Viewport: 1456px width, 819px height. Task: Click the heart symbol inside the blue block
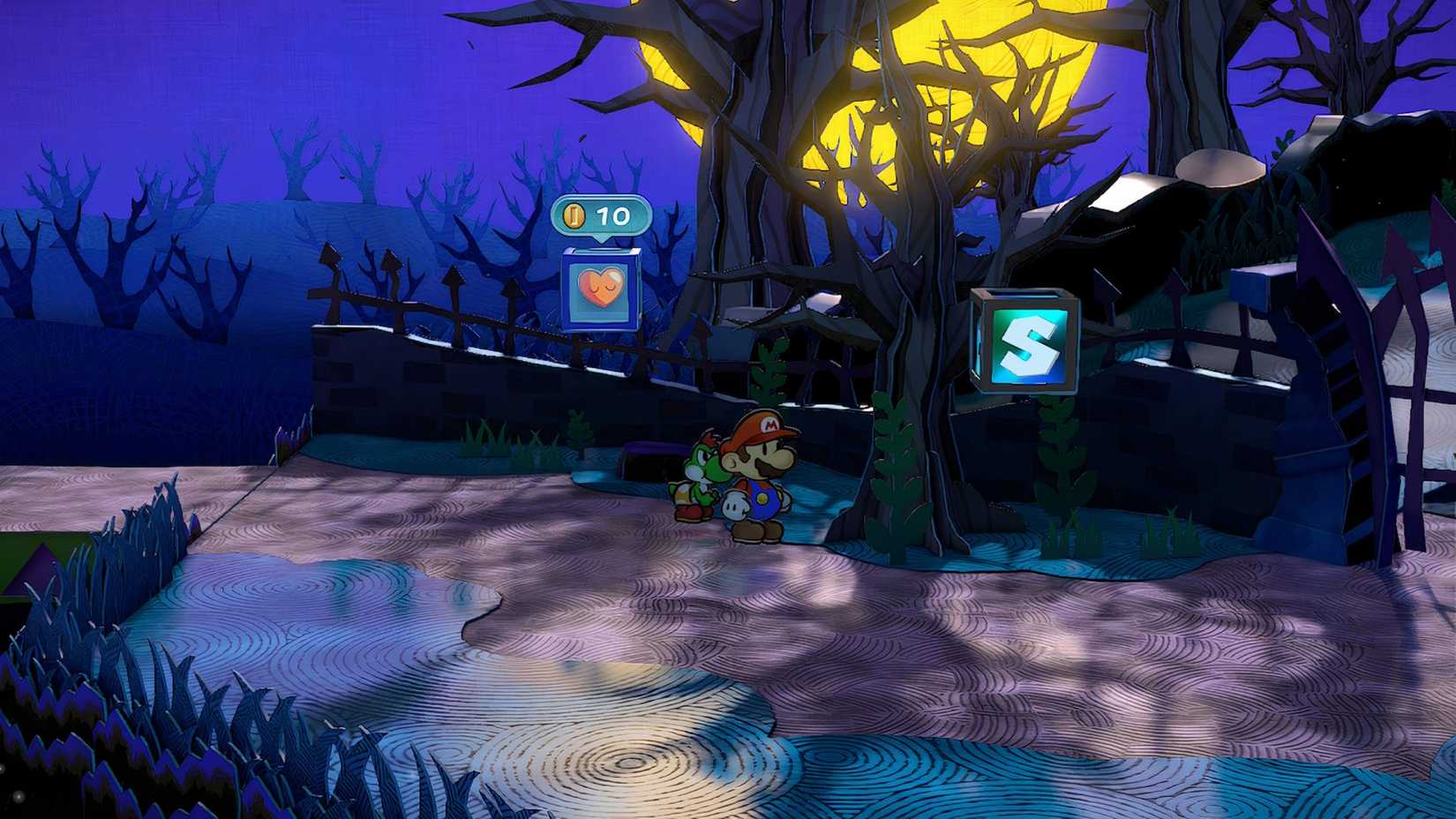601,289
